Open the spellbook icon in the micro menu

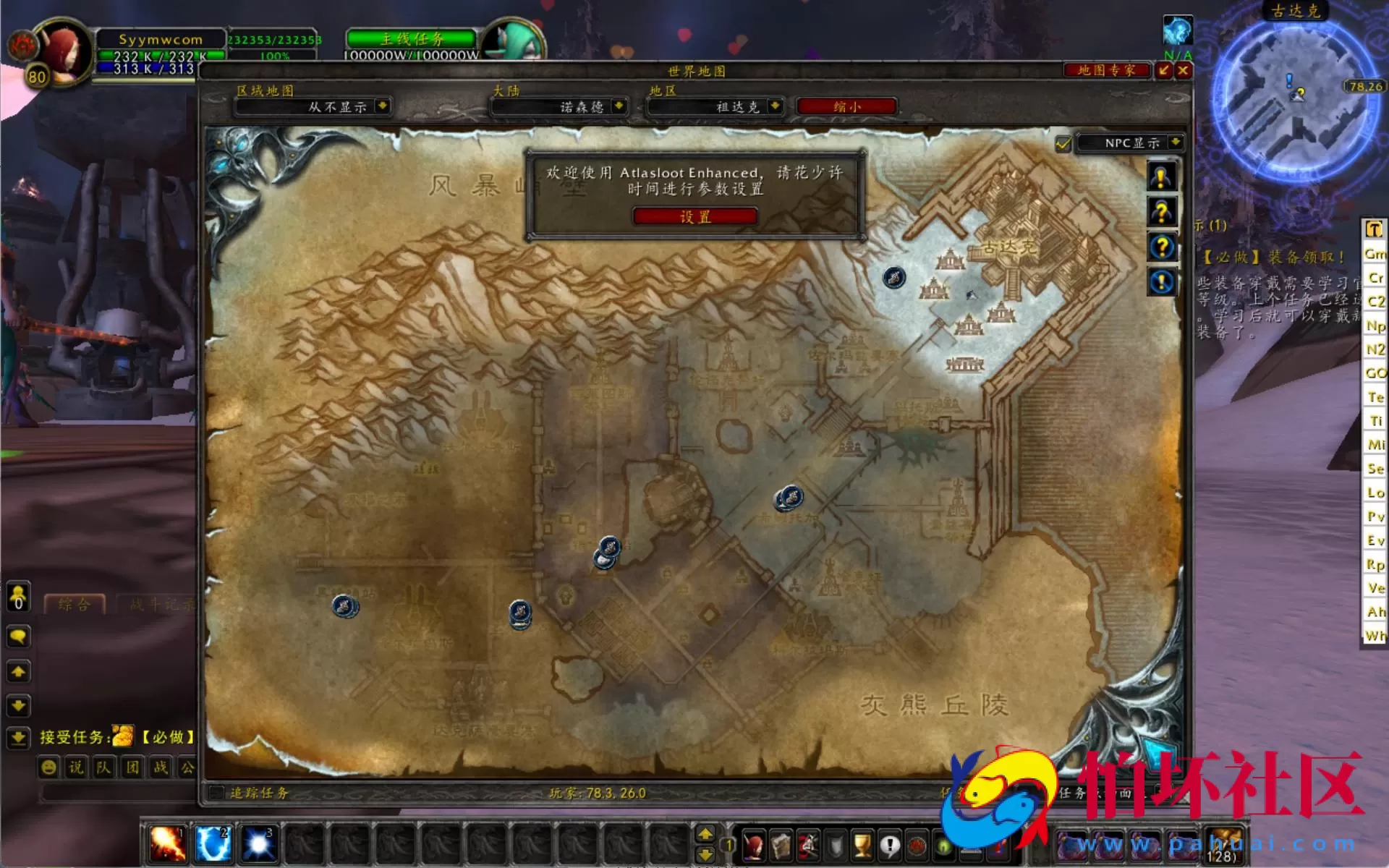781,846
